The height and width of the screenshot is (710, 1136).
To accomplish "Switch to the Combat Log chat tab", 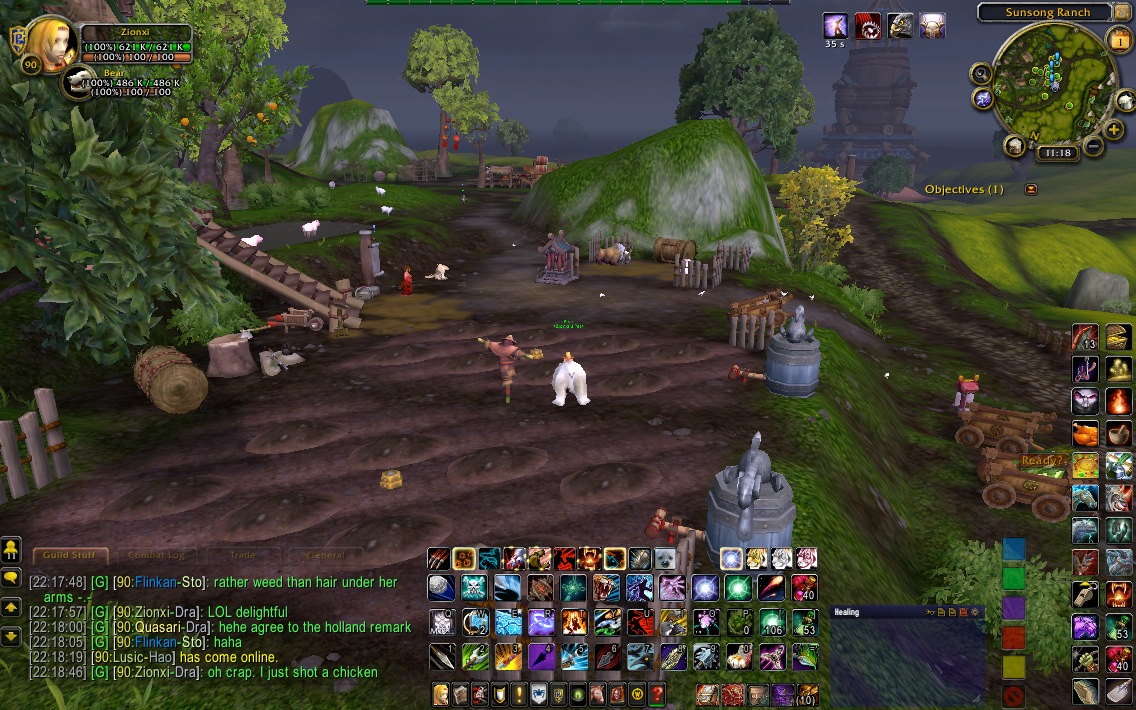I will tap(155, 555).
